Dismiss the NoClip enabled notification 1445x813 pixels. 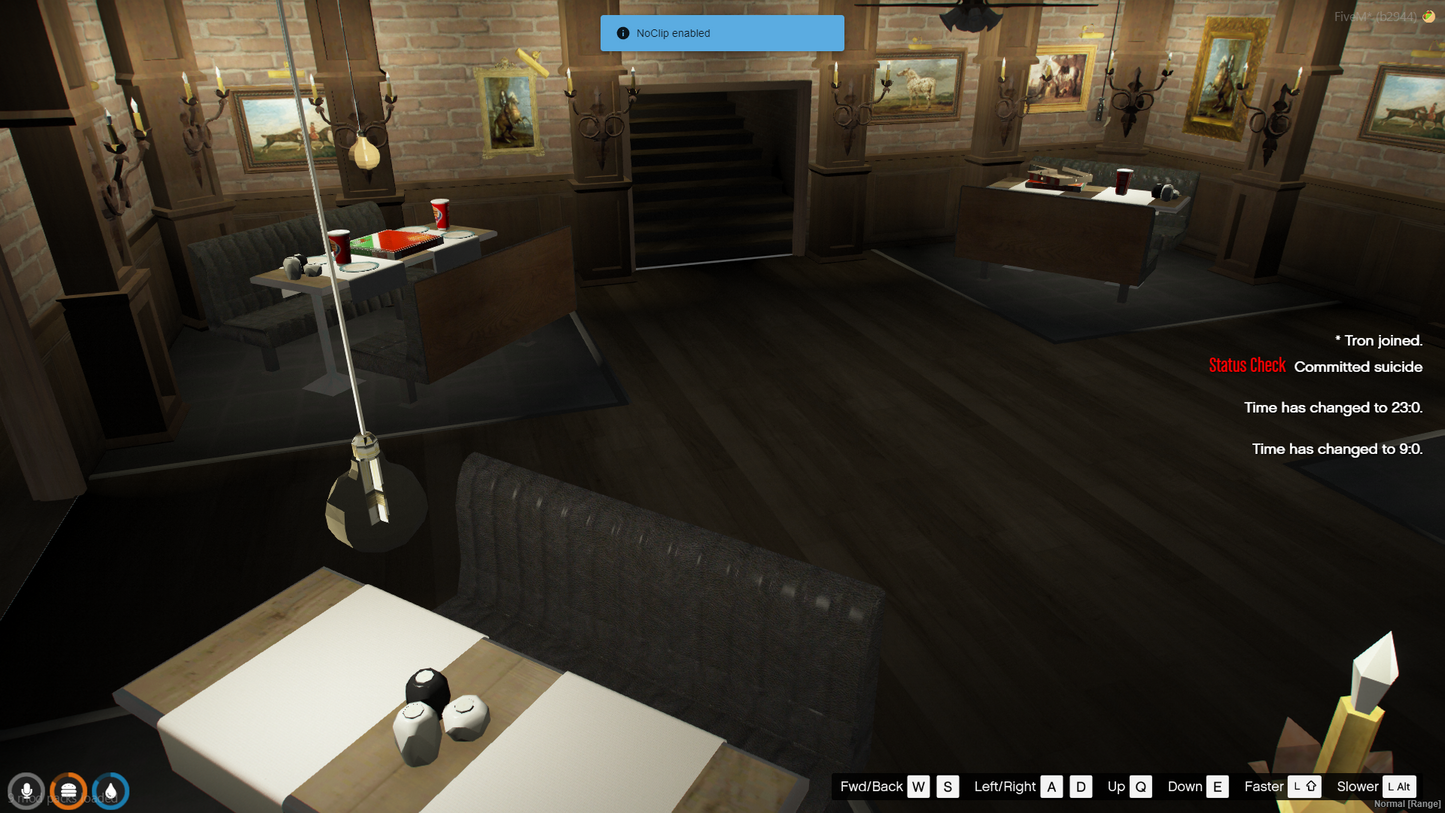click(721, 33)
